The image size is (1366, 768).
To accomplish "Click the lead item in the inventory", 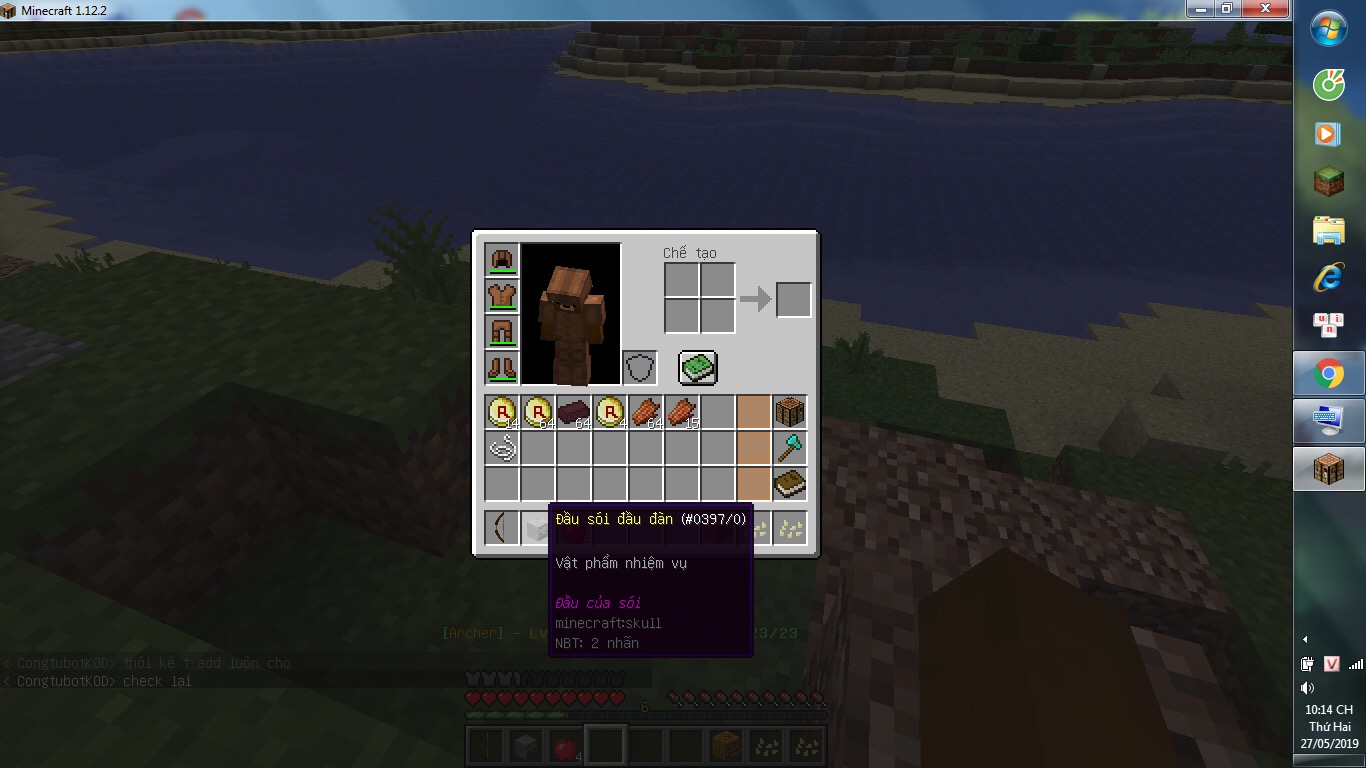I will point(501,447).
